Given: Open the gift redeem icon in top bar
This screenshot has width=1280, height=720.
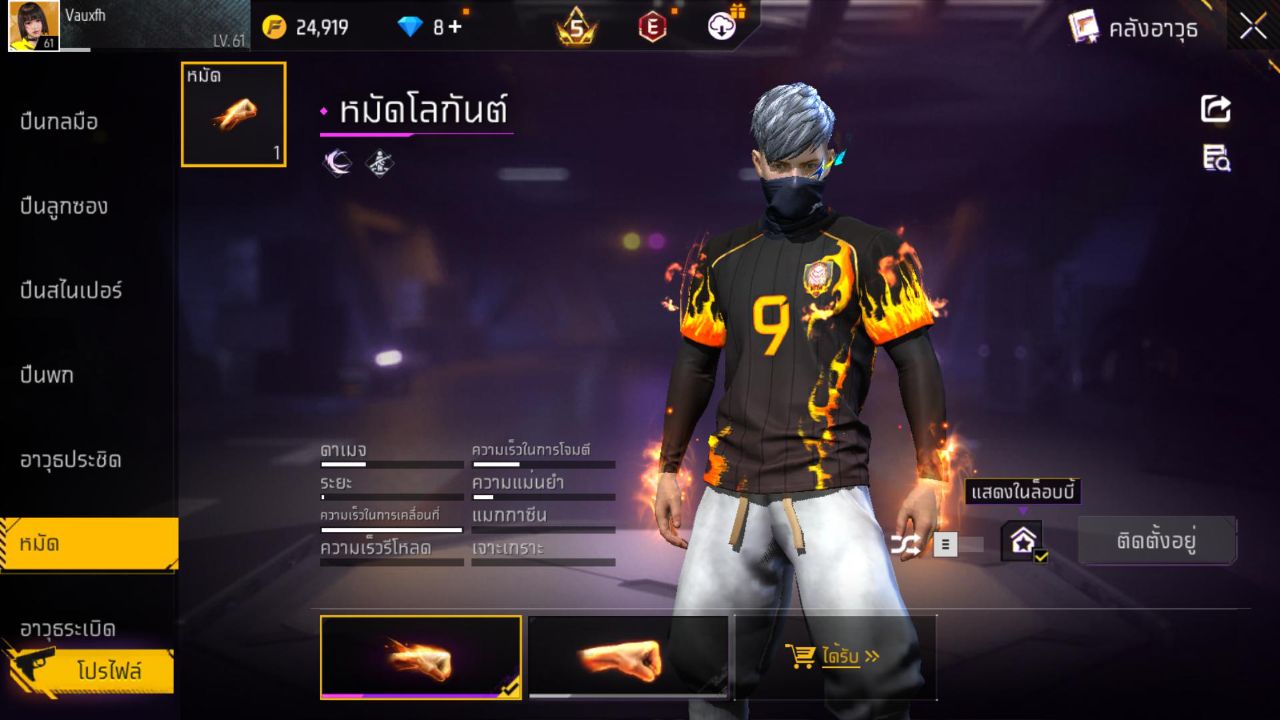Looking at the screenshot, I should tap(722, 27).
